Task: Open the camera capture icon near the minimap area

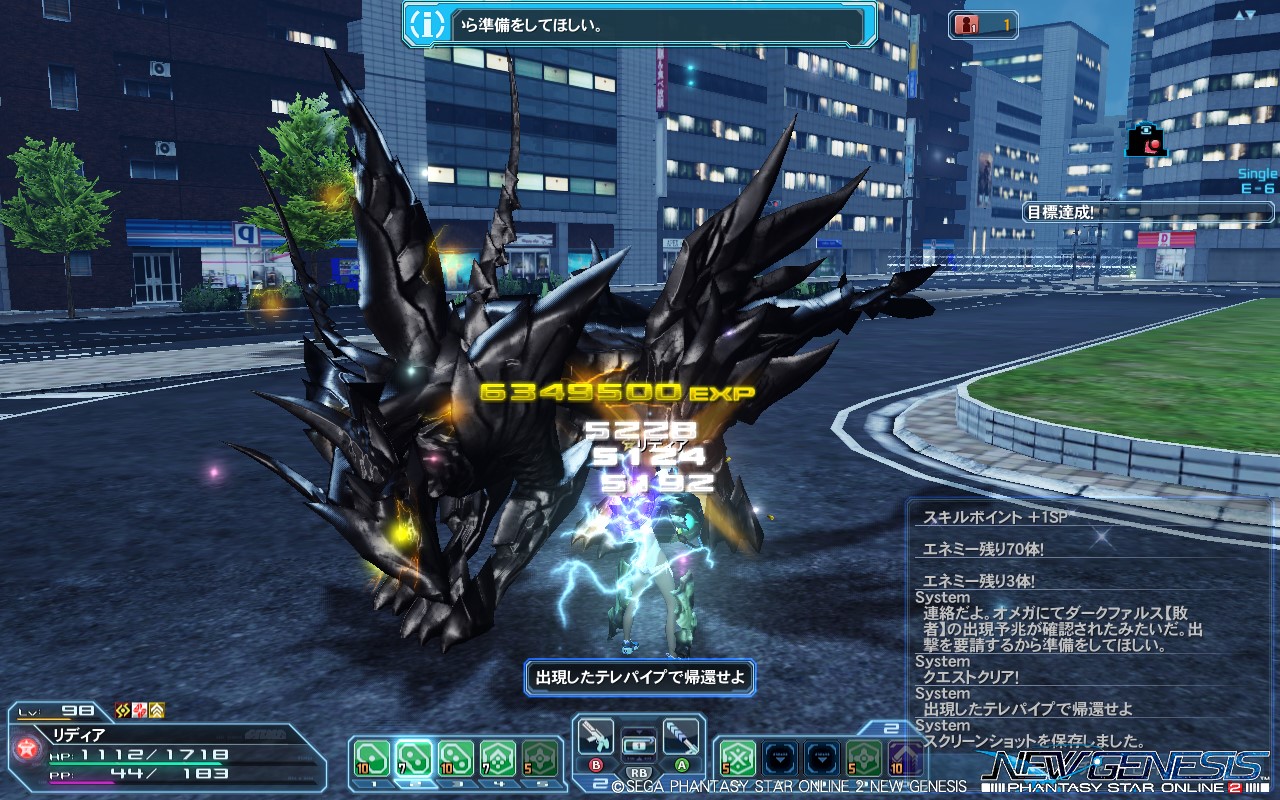Action: 1145,141
